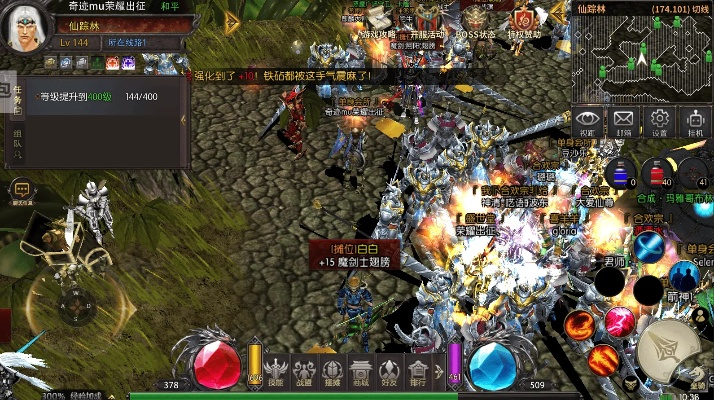Open the chat speech bubble button
Screen dimensions: 714x400
click(21, 190)
